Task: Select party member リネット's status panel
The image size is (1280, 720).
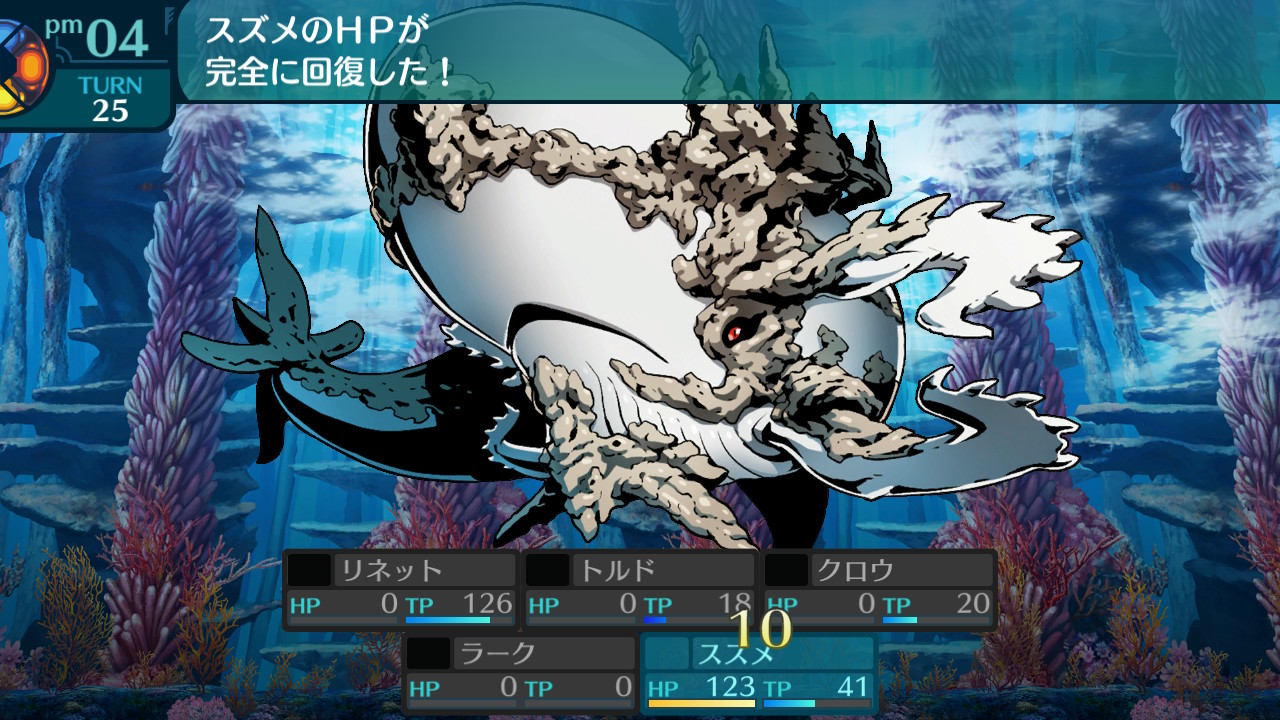Action: point(401,588)
